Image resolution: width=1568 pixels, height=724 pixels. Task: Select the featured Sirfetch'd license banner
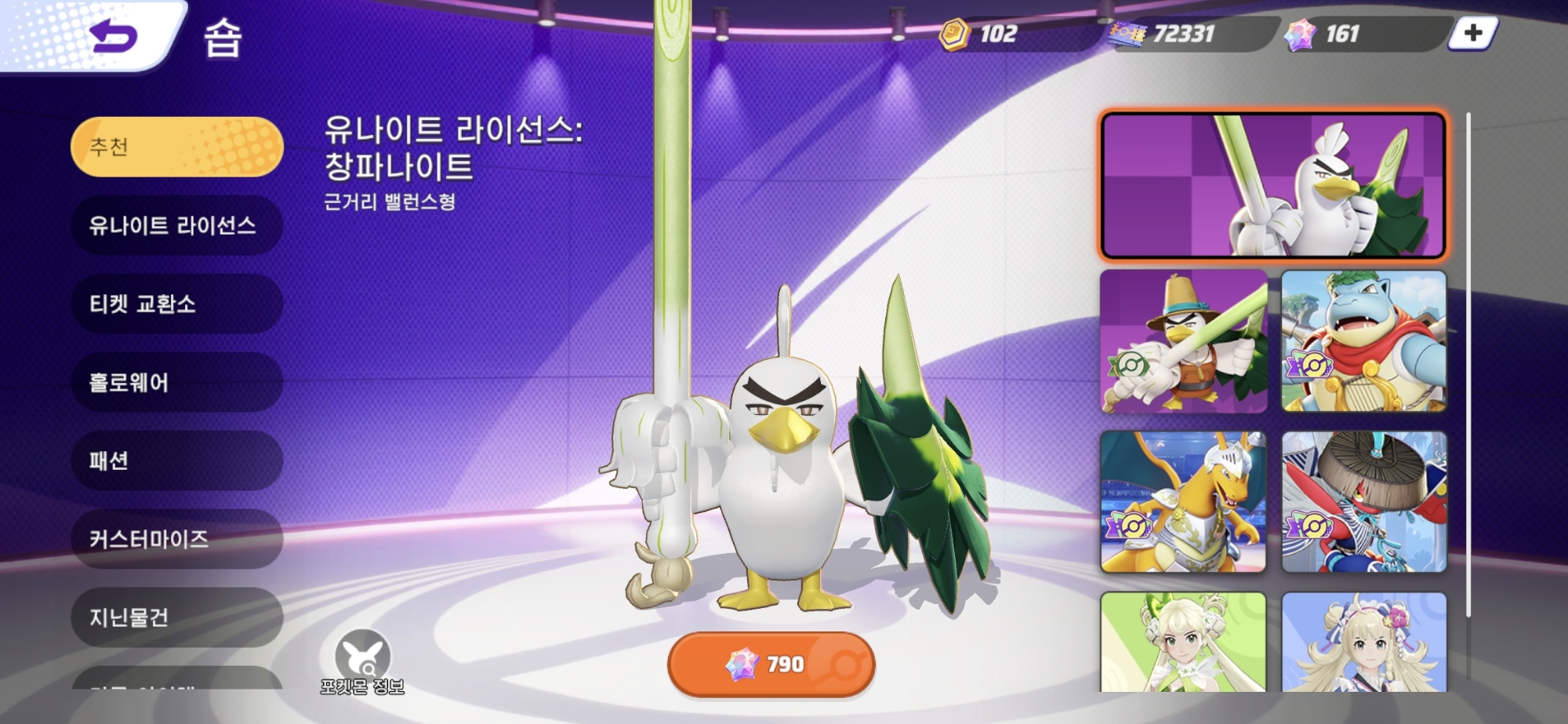click(x=1272, y=185)
